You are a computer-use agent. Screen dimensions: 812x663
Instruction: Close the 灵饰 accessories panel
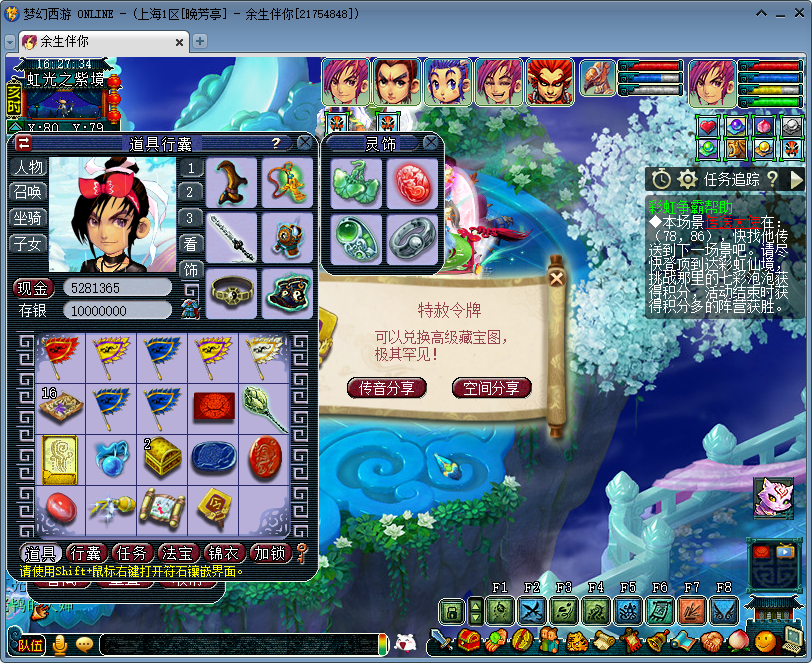click(x=432, y=143)
